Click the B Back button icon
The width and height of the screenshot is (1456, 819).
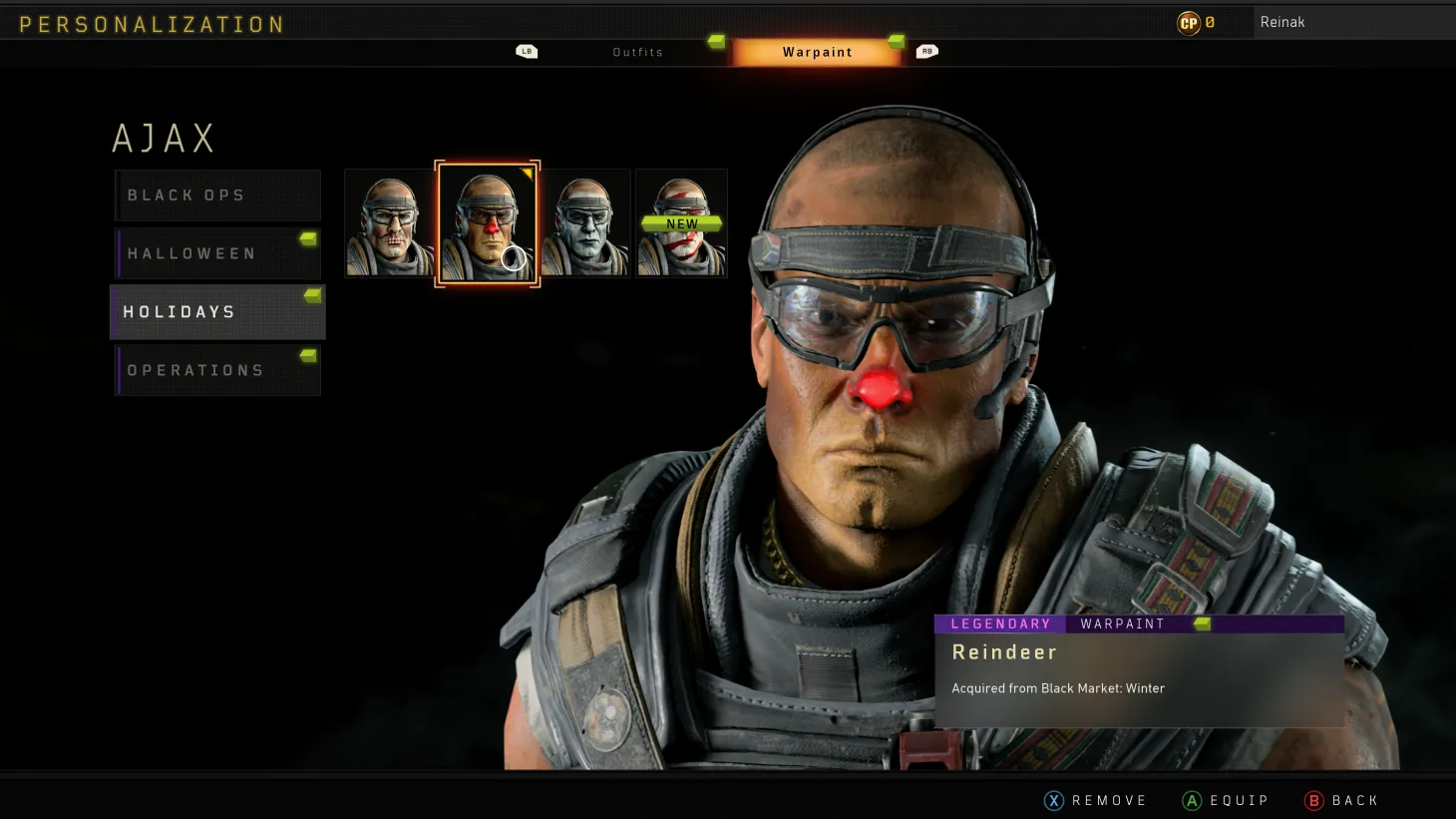pyautogui.click(x=1313, y=800)
